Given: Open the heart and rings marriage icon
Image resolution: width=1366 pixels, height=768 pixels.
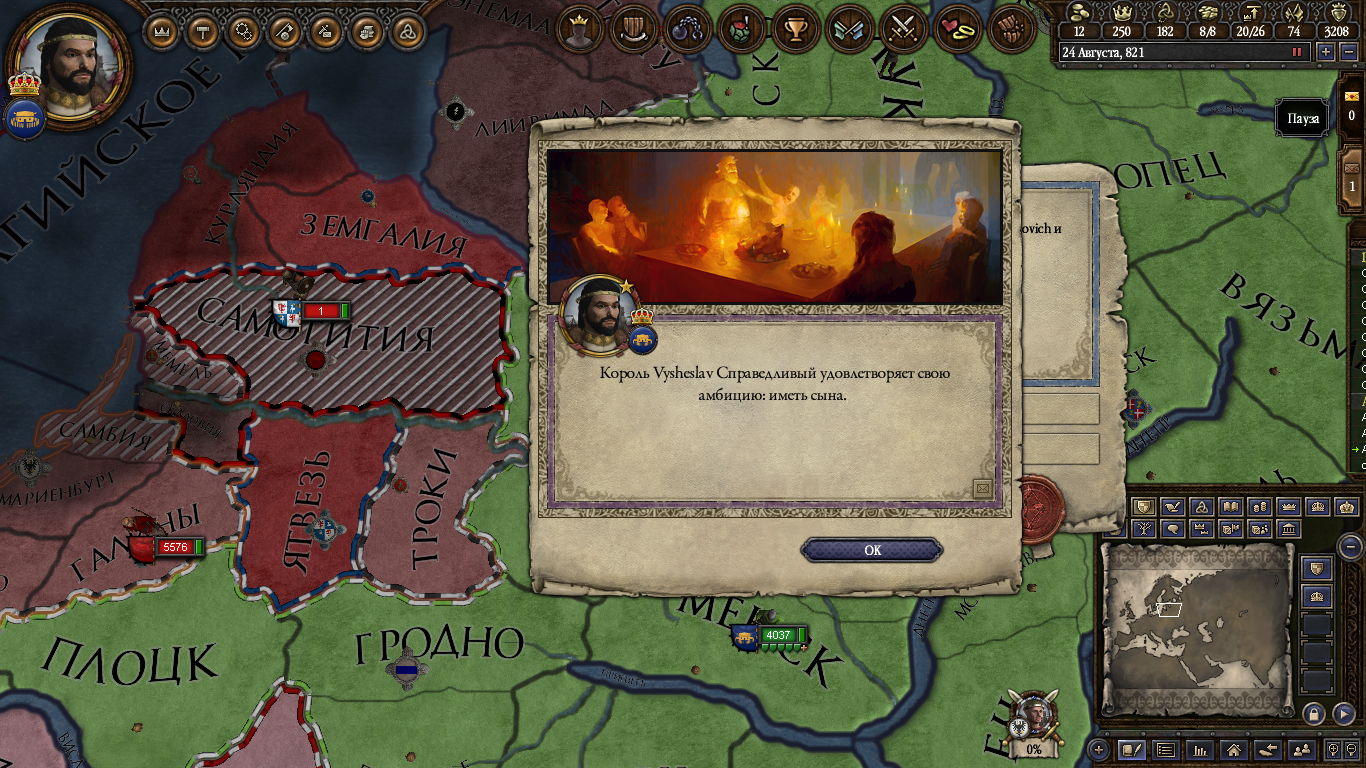Looking at the screenshot, I should (958, 30).
